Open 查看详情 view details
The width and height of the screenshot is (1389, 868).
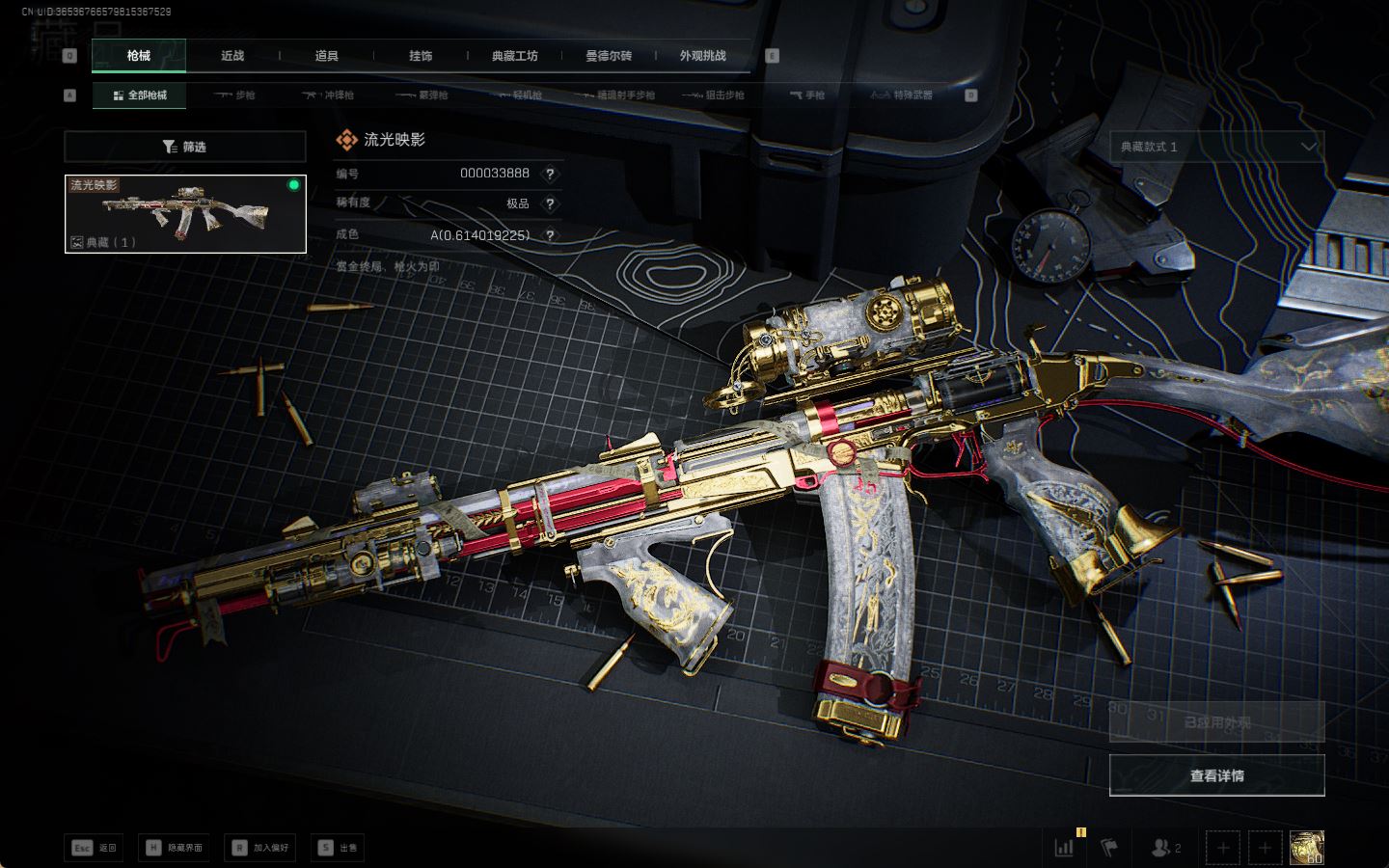[1216, 775]
